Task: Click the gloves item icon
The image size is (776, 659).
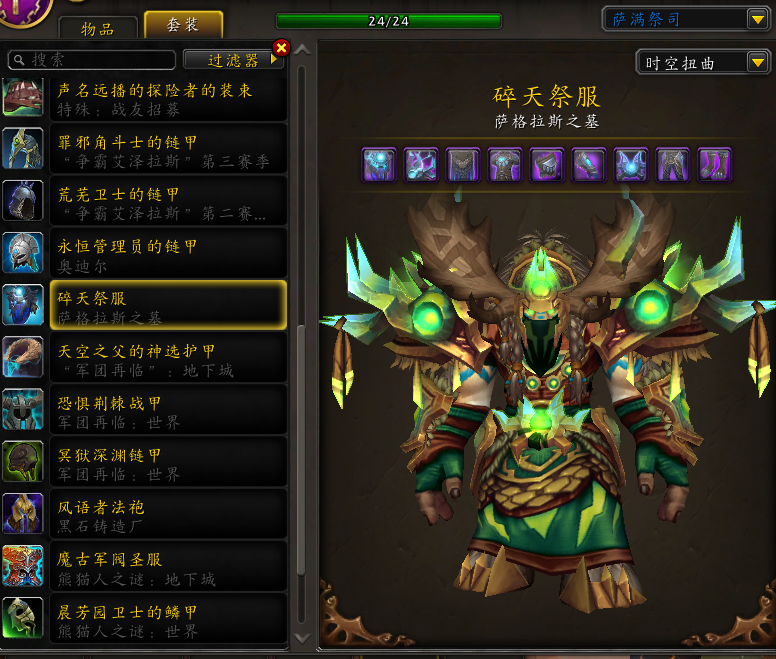Action: pos(589,165)
